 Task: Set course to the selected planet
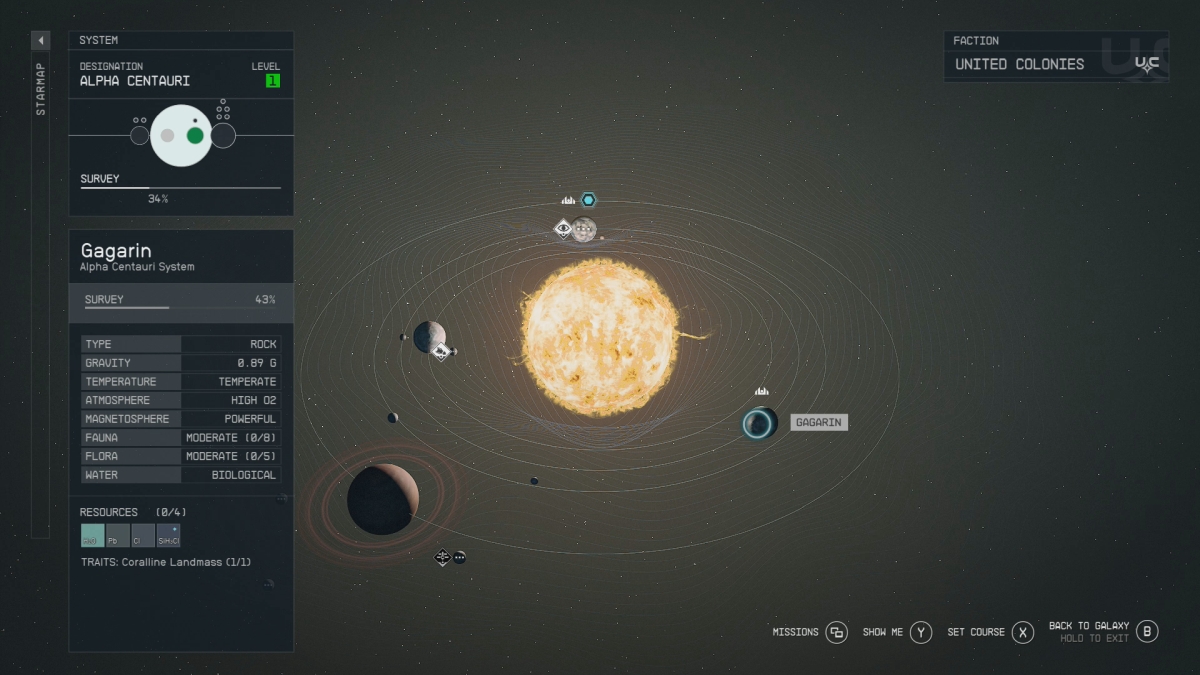[1022, 632]
